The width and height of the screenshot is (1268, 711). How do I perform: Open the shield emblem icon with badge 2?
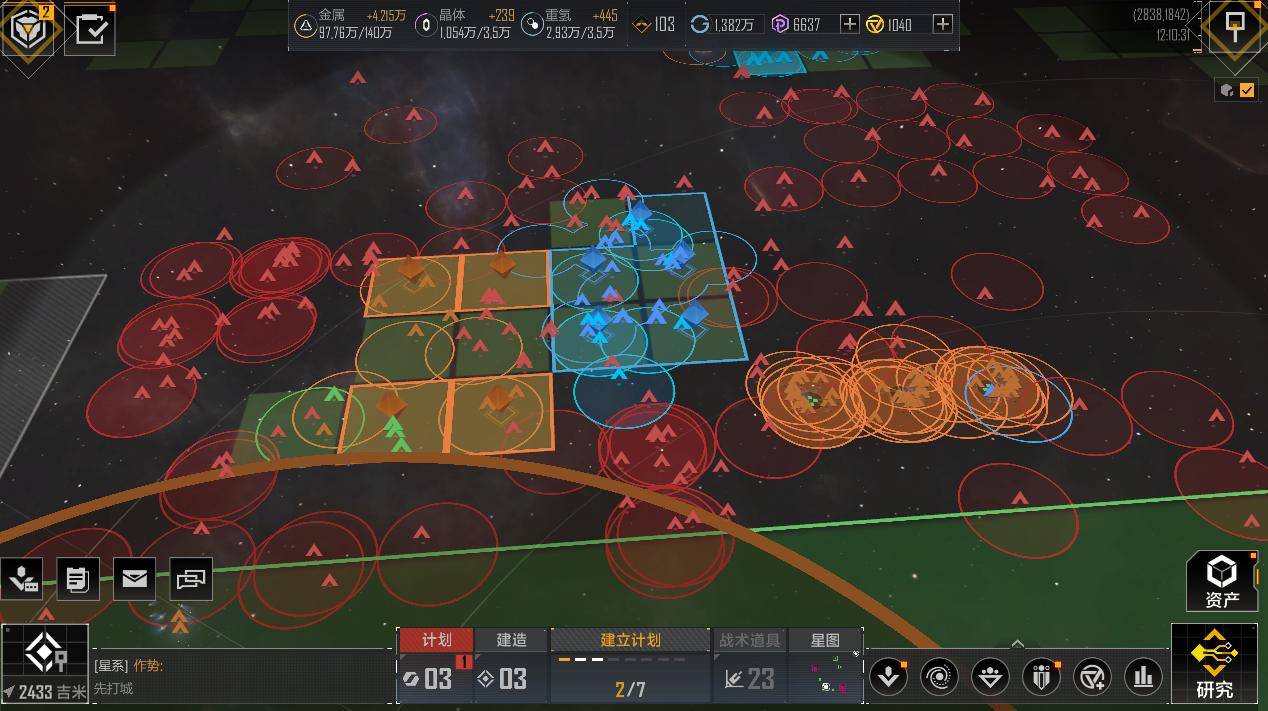click(27, 28)
